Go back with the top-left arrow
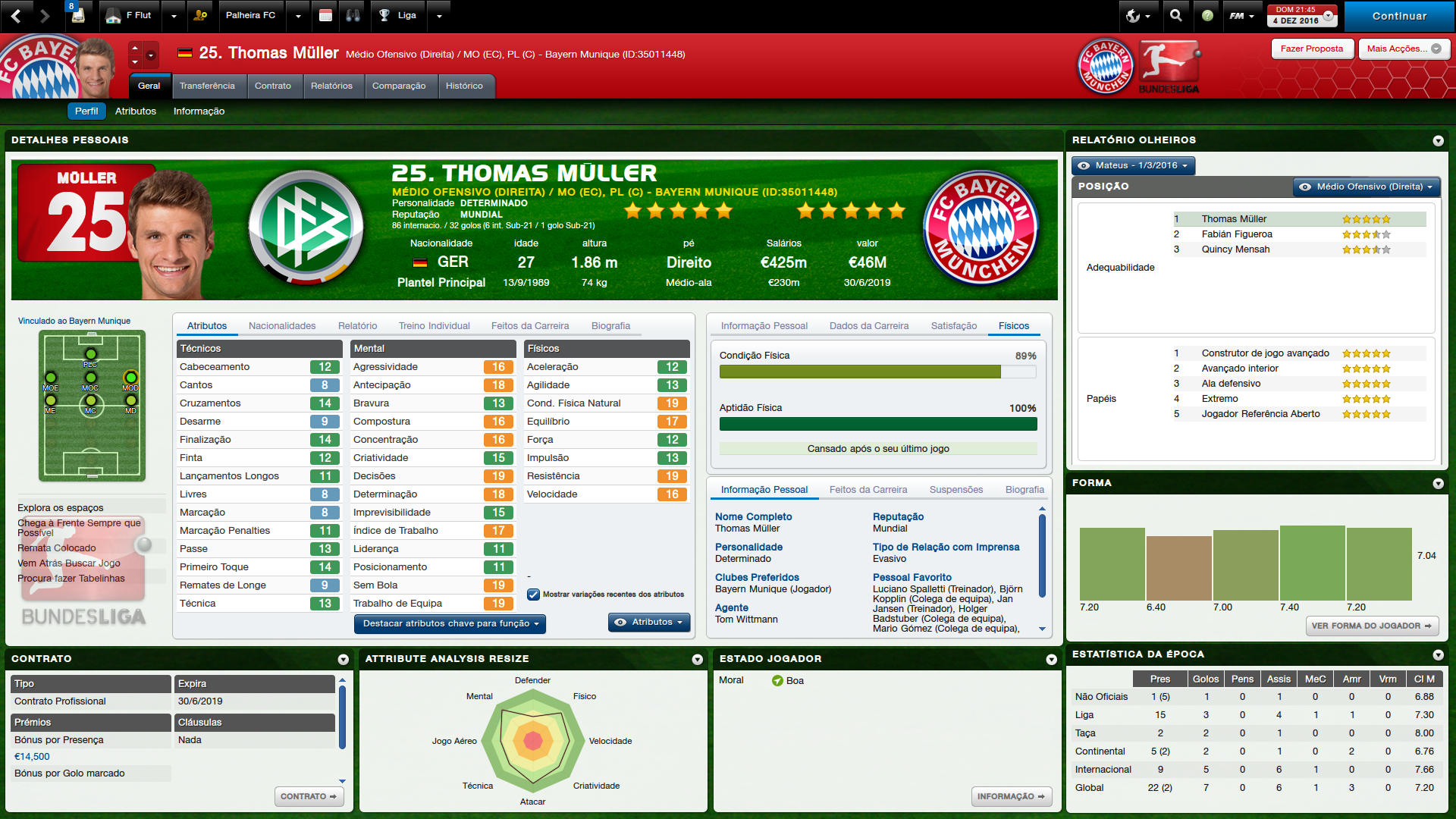 point(17,15)
